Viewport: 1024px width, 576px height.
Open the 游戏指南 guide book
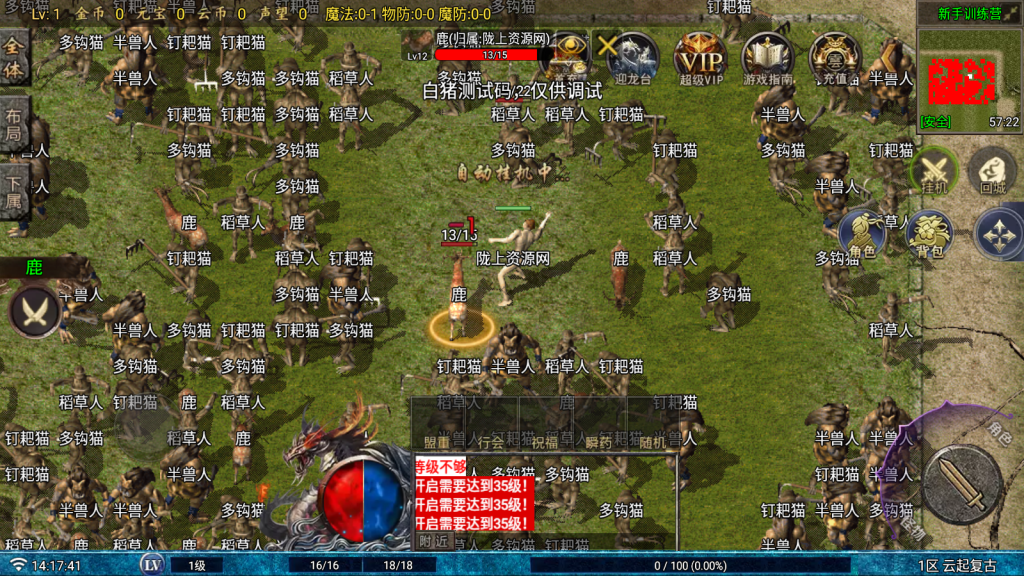[x=767, y=57]
